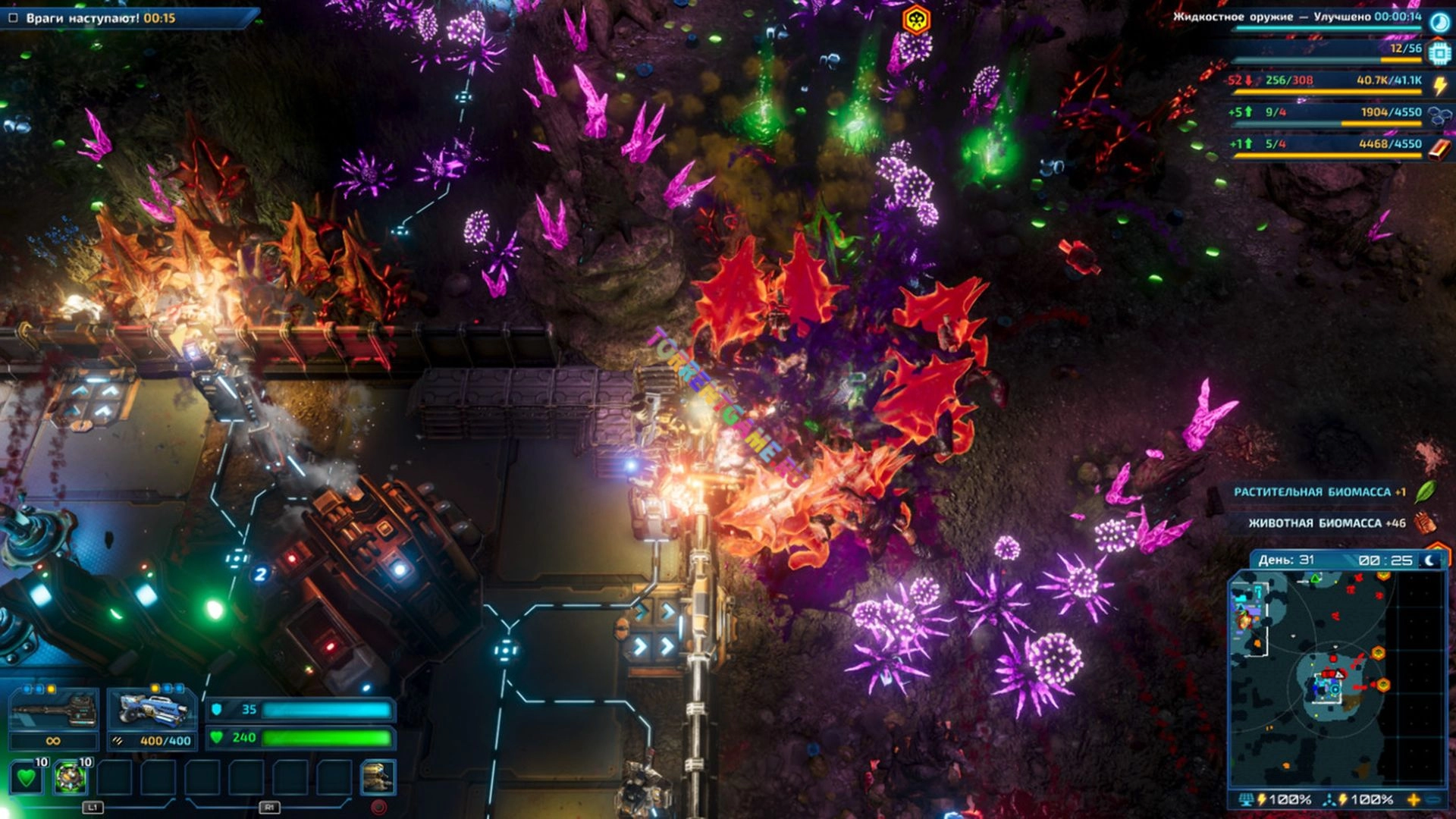Select the blue rifle weapon slot

[152, 711]
